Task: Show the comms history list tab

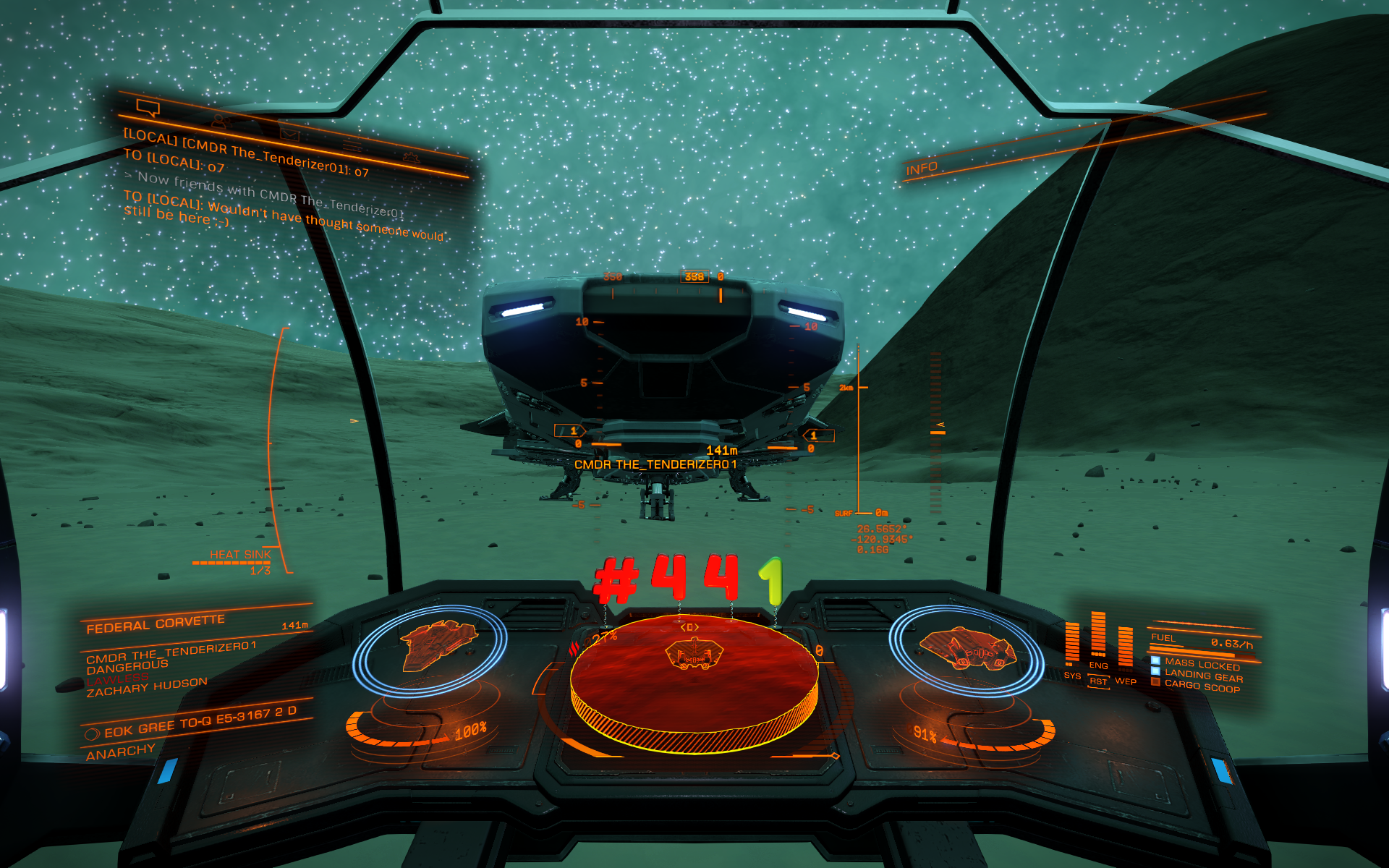Action: tap(352, 146)
